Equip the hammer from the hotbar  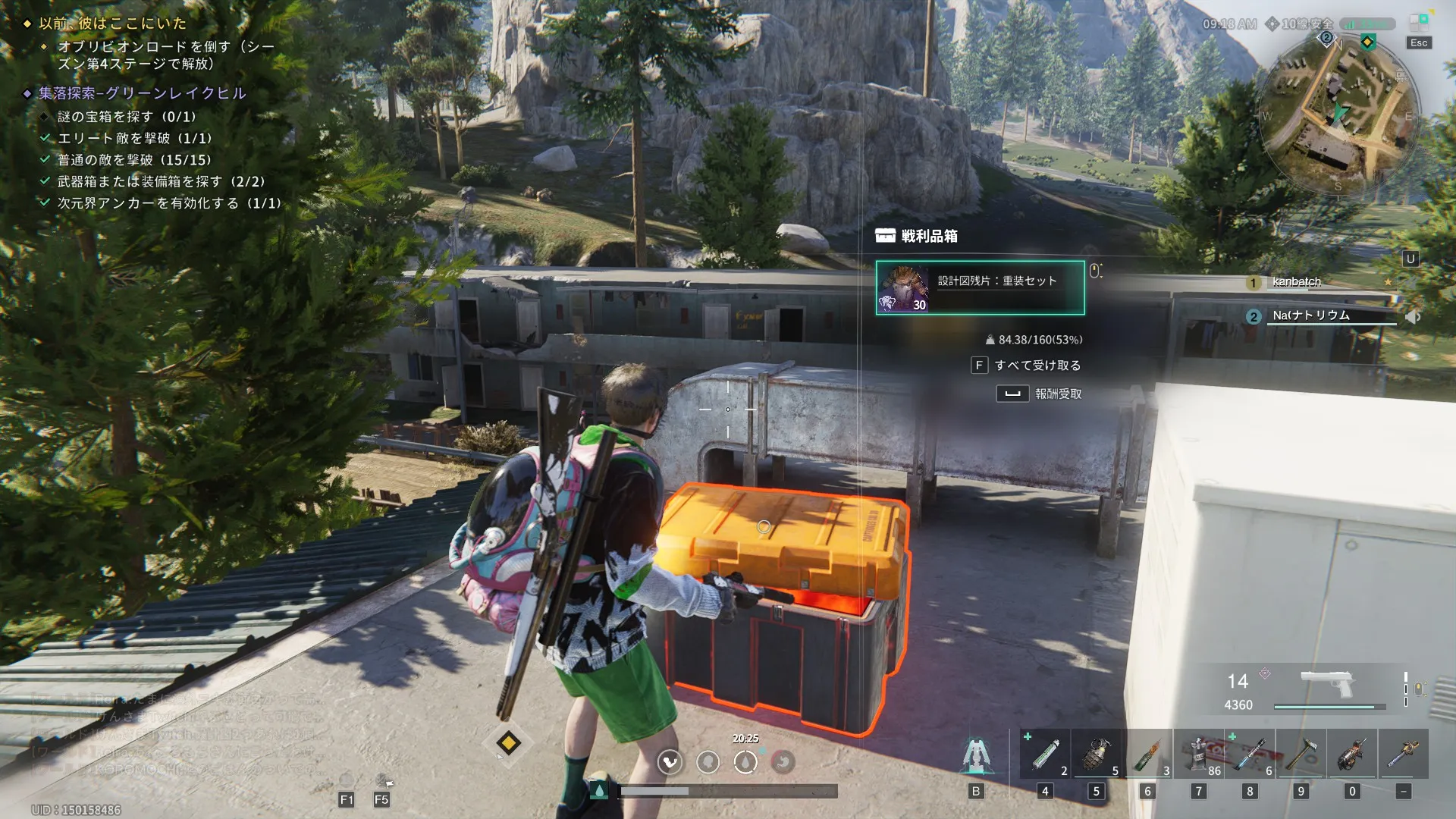click(x=1301, y=755)
